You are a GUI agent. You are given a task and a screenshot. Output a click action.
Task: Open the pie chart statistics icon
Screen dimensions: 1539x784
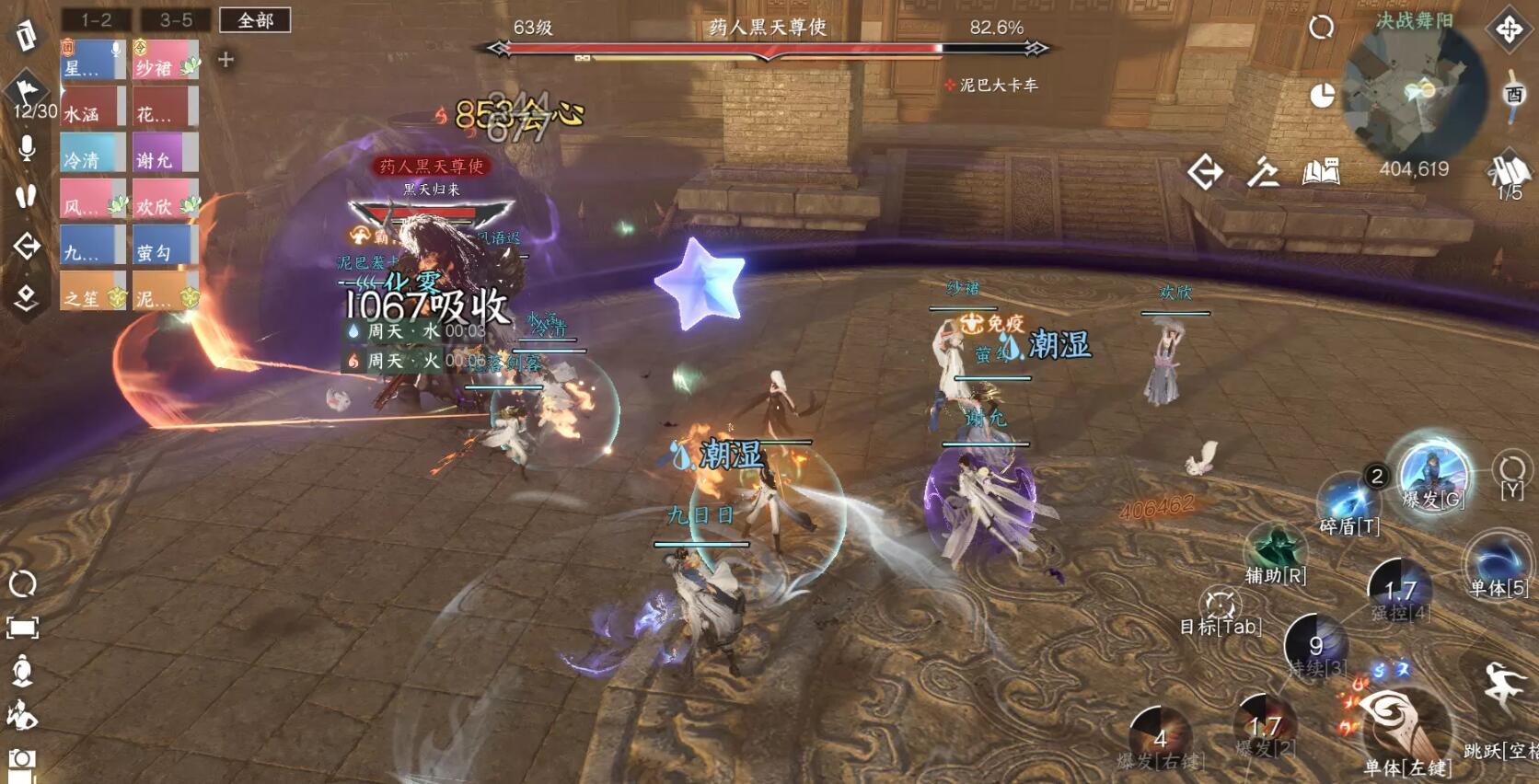(x=1322, y=96)
